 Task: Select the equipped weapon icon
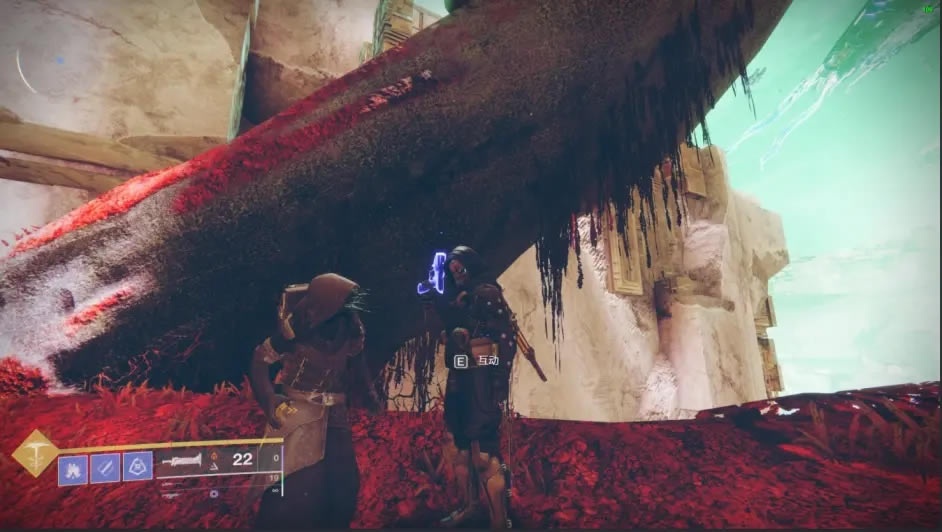(181, 460)
